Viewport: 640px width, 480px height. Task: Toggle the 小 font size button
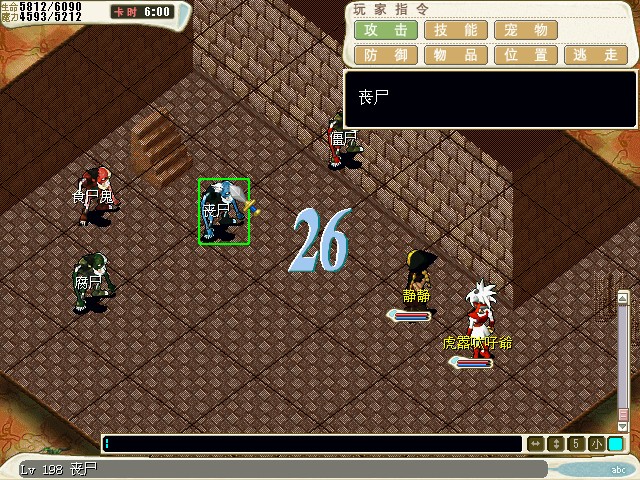pos(596,443)
